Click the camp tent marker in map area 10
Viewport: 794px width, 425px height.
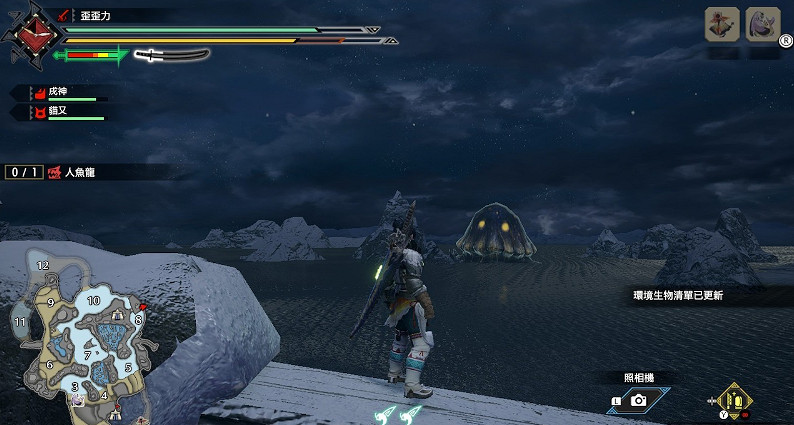(118, 313)
